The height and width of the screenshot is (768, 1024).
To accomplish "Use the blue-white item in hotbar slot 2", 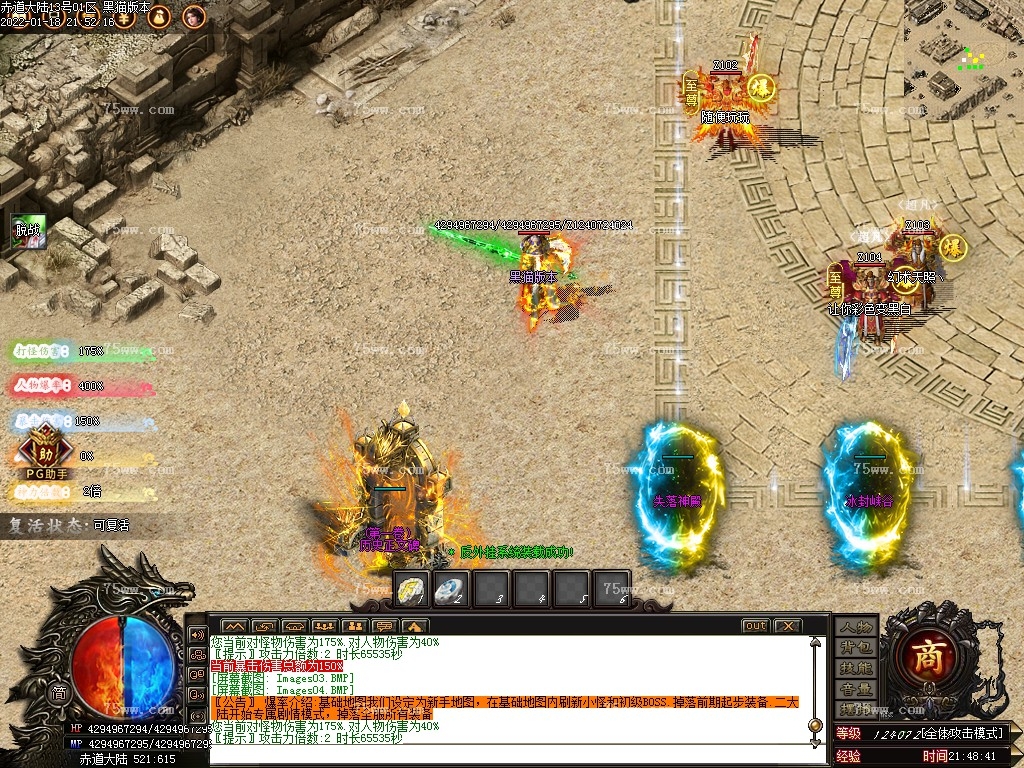I will pos(452,589).
